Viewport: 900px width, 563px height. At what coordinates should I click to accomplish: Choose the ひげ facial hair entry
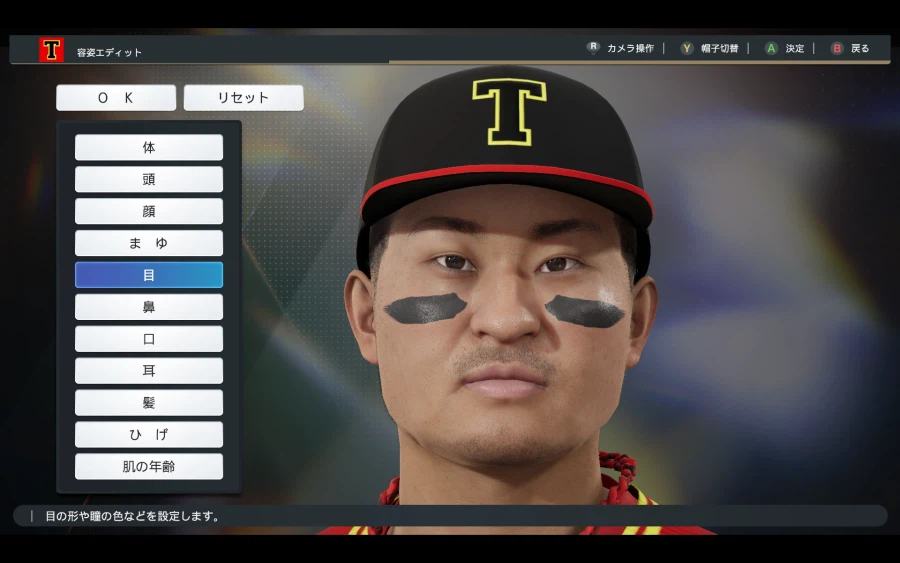click(149, 435)
